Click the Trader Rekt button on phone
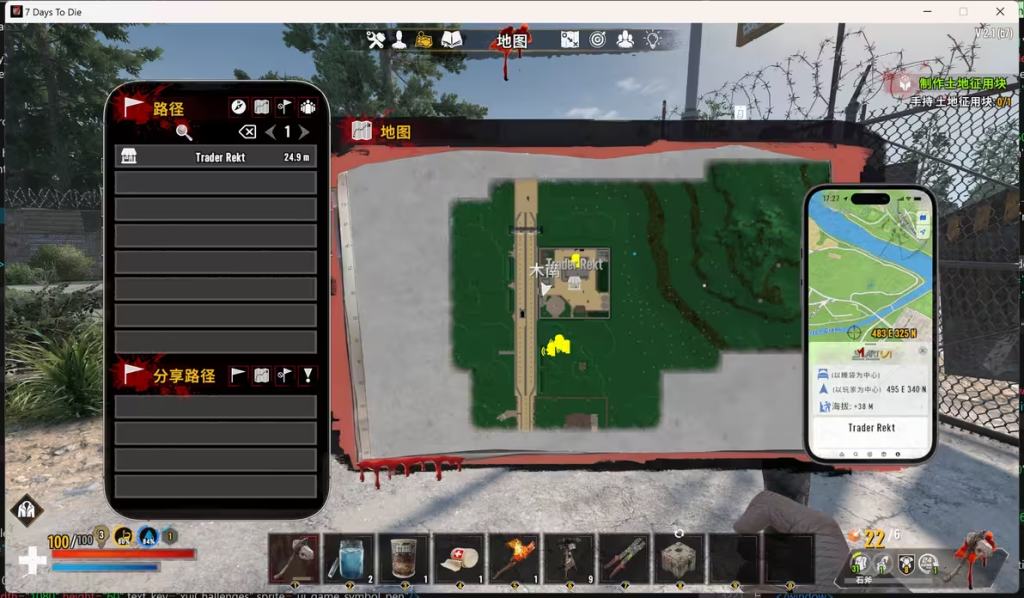 click(871, 428)
